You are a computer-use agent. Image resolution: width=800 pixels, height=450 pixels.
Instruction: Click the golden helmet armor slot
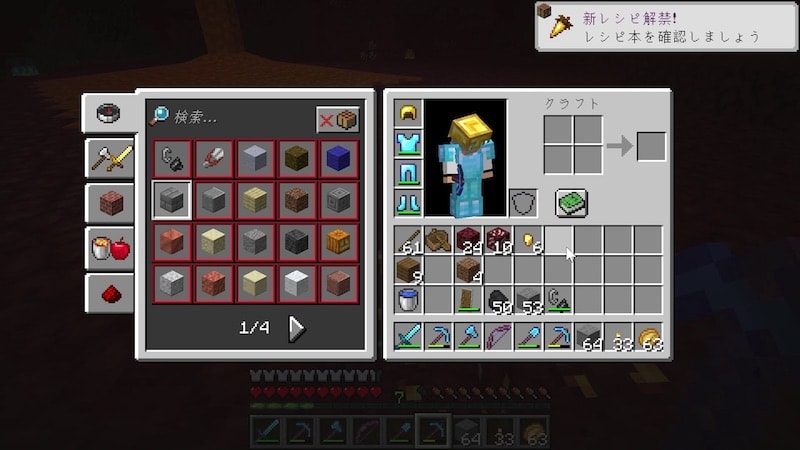tap(408, 114)
